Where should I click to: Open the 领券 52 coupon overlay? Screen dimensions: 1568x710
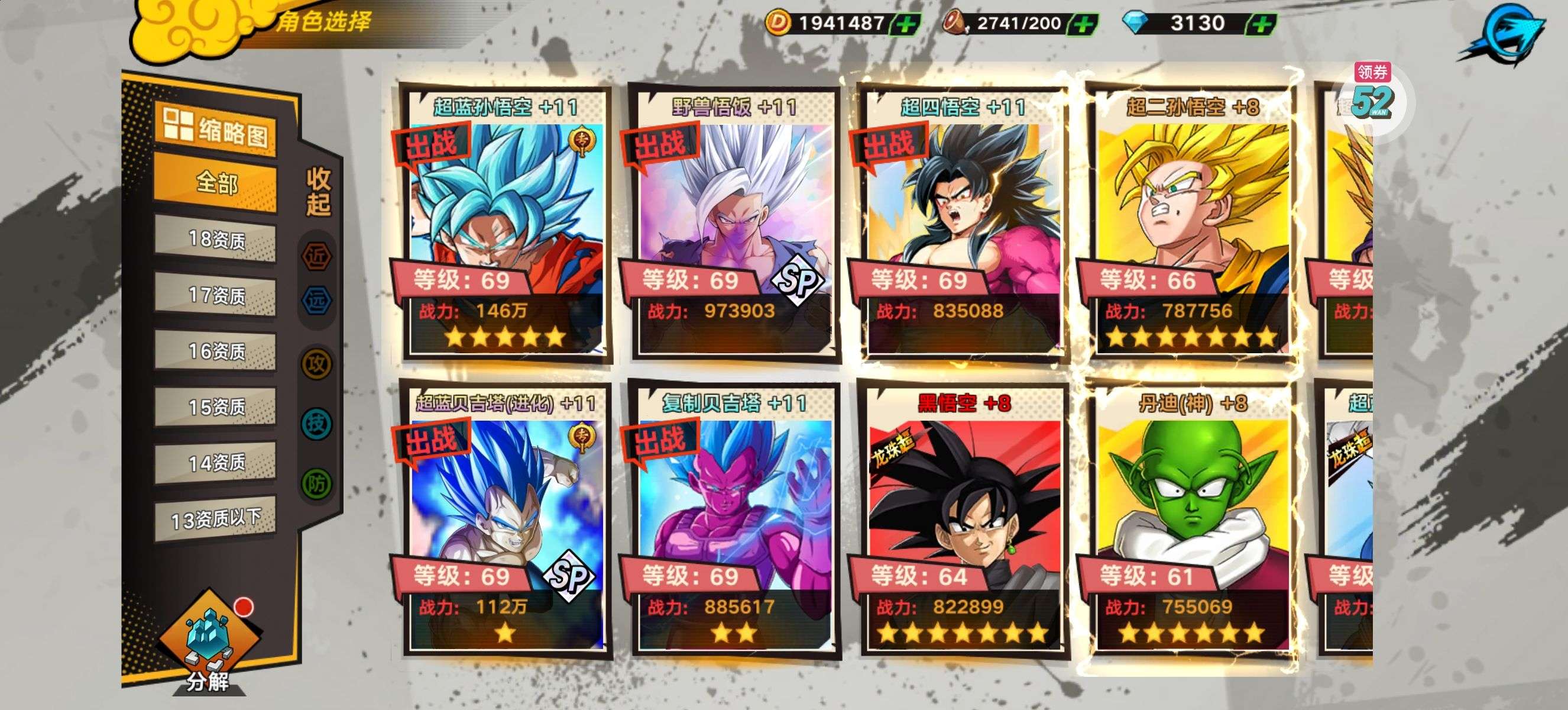pos(1373,98)
